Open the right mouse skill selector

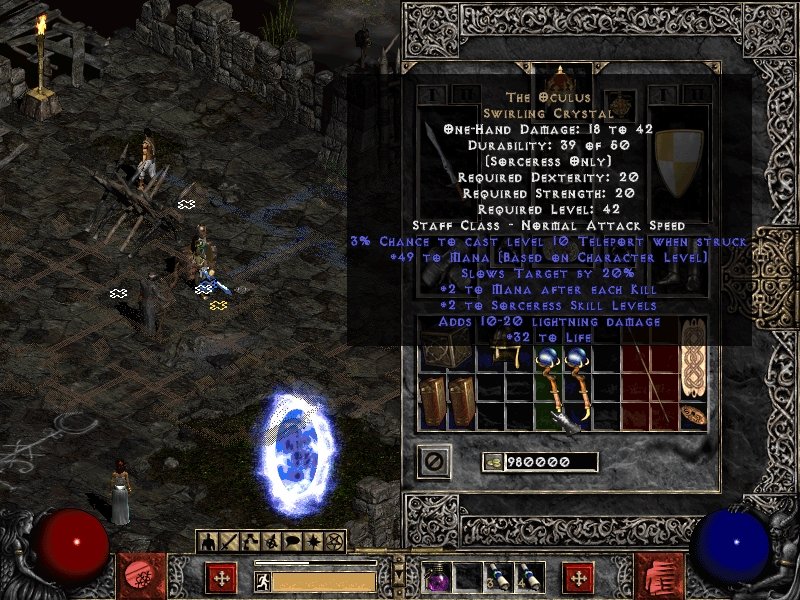578,577
